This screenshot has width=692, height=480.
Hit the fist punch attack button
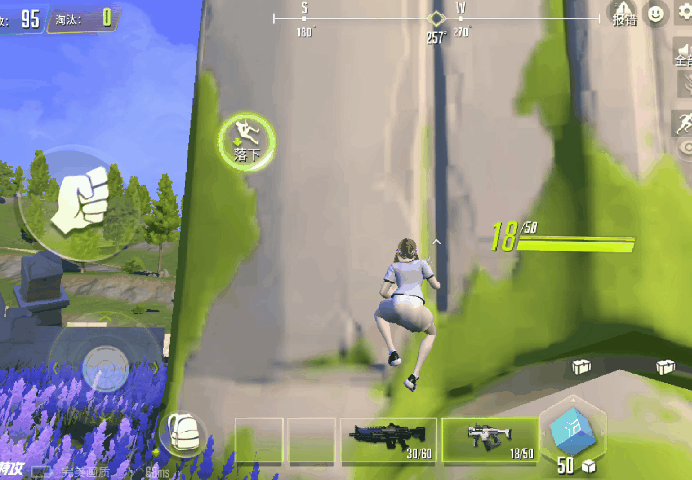[x=80, y=202]
